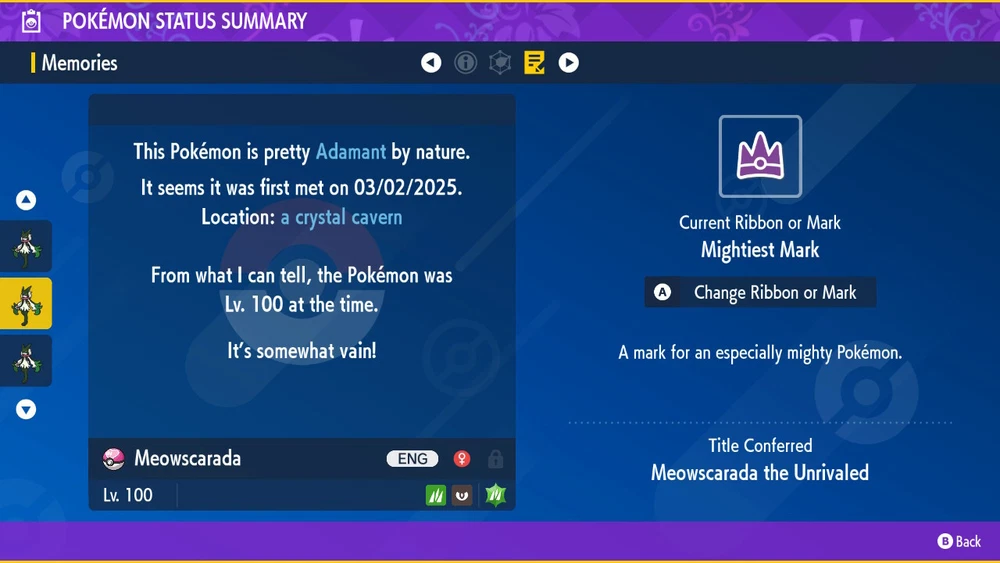Switch to the info page tab icon
The width and height of the screenshot is (1000, 563).
[465, 63]
